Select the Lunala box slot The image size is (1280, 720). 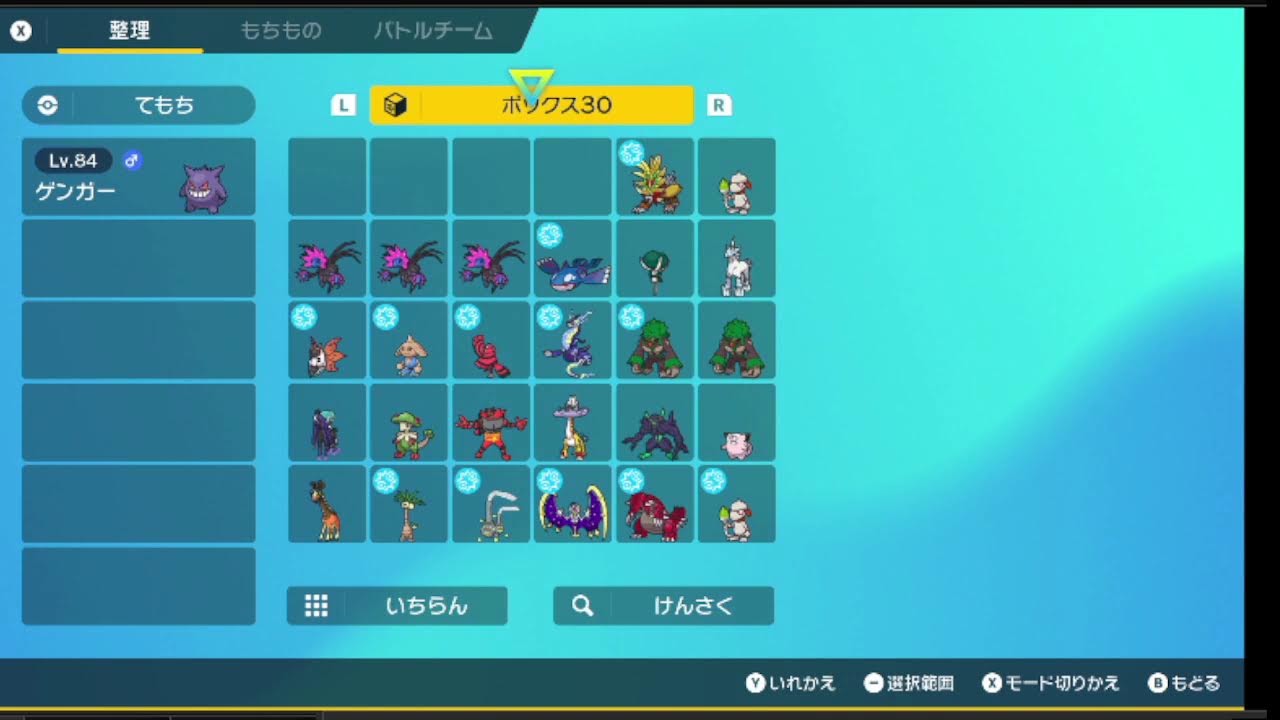[x=572, y=505]
